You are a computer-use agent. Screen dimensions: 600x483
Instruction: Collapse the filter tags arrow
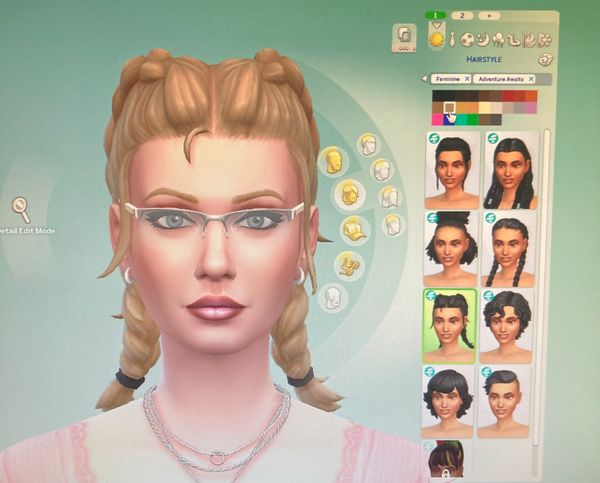tap(424, 78)
